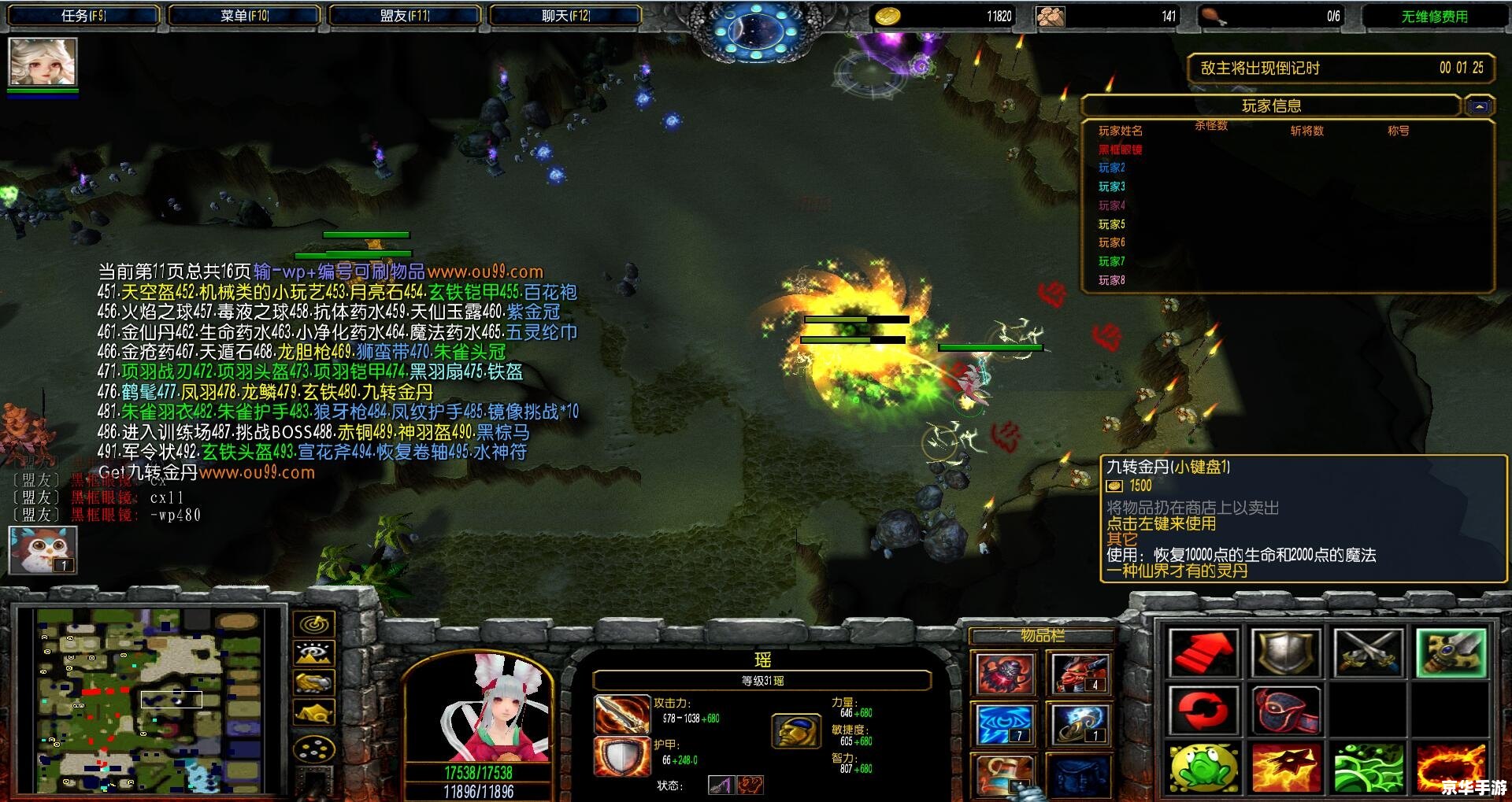Collapse the 玩家信息 player info board
The image size is (1512, 802).
[1479, 106]
